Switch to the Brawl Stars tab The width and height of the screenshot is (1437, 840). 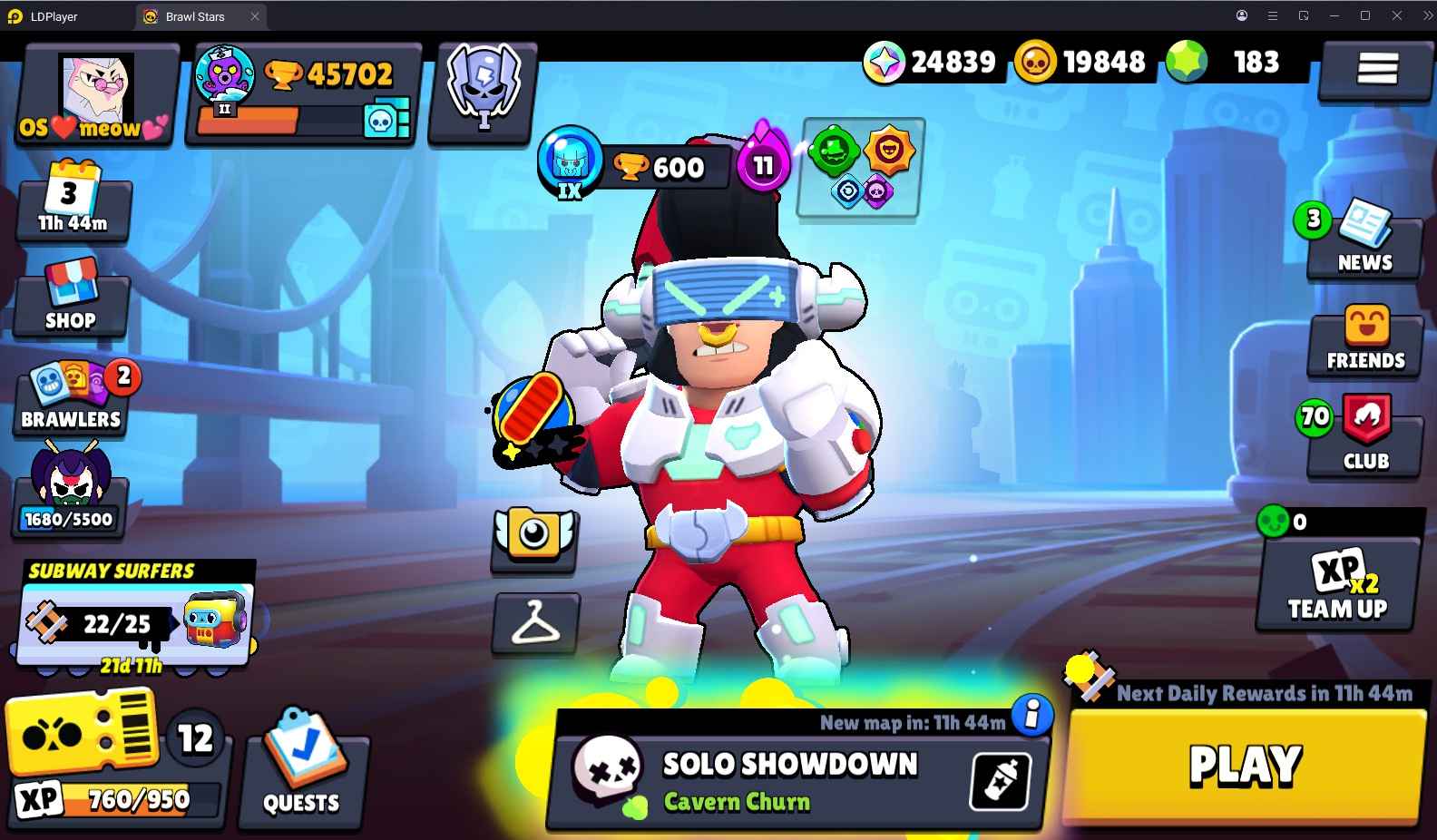[194, 15]
